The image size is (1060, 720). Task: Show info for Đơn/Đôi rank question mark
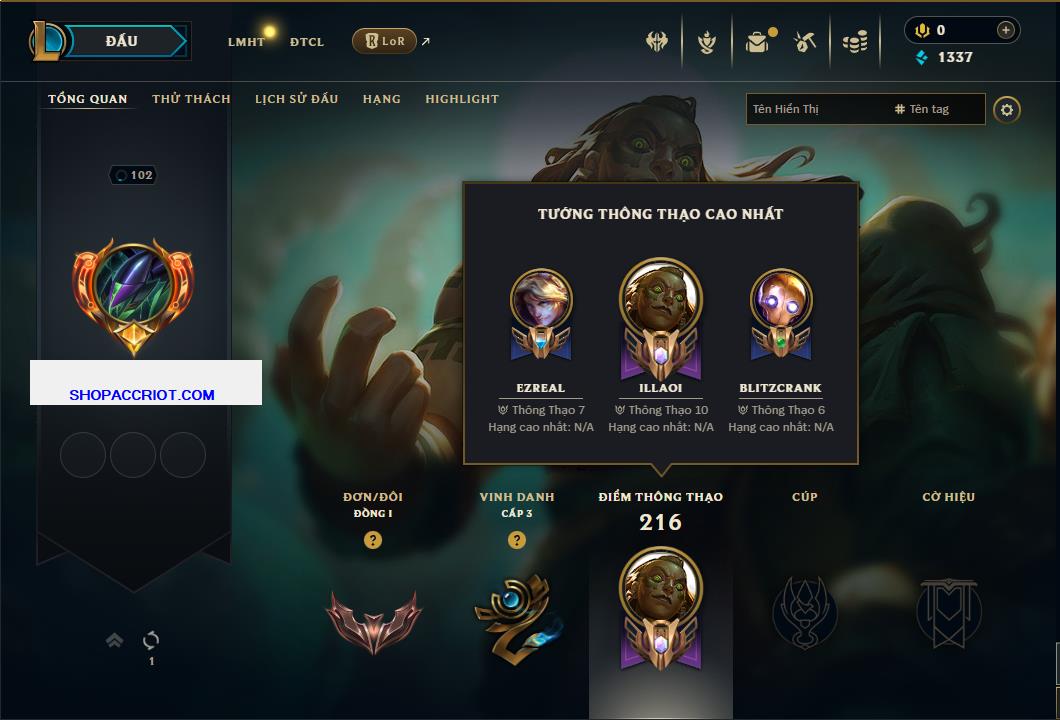point(373,540)
